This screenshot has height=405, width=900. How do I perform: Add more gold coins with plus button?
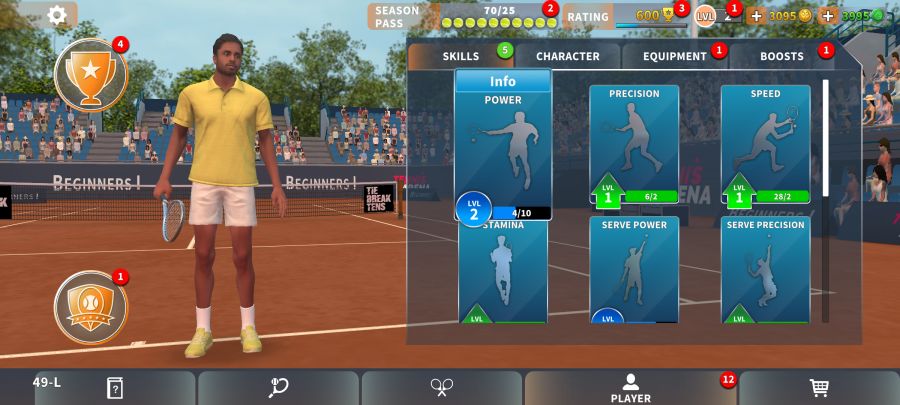click(756, 16)
